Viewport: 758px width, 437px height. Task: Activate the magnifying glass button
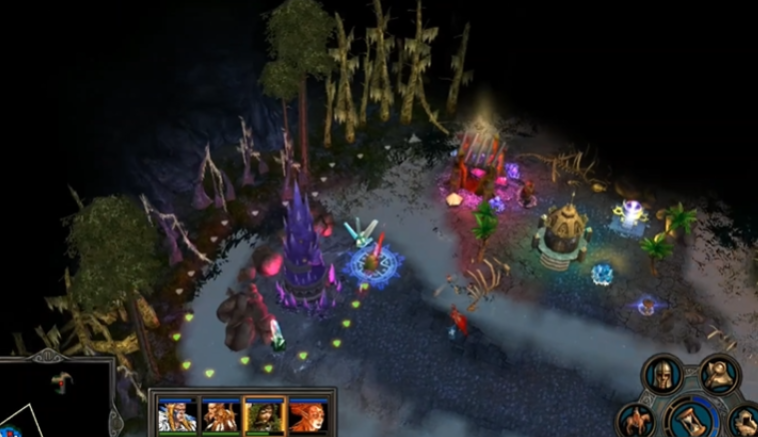[720, 376]
